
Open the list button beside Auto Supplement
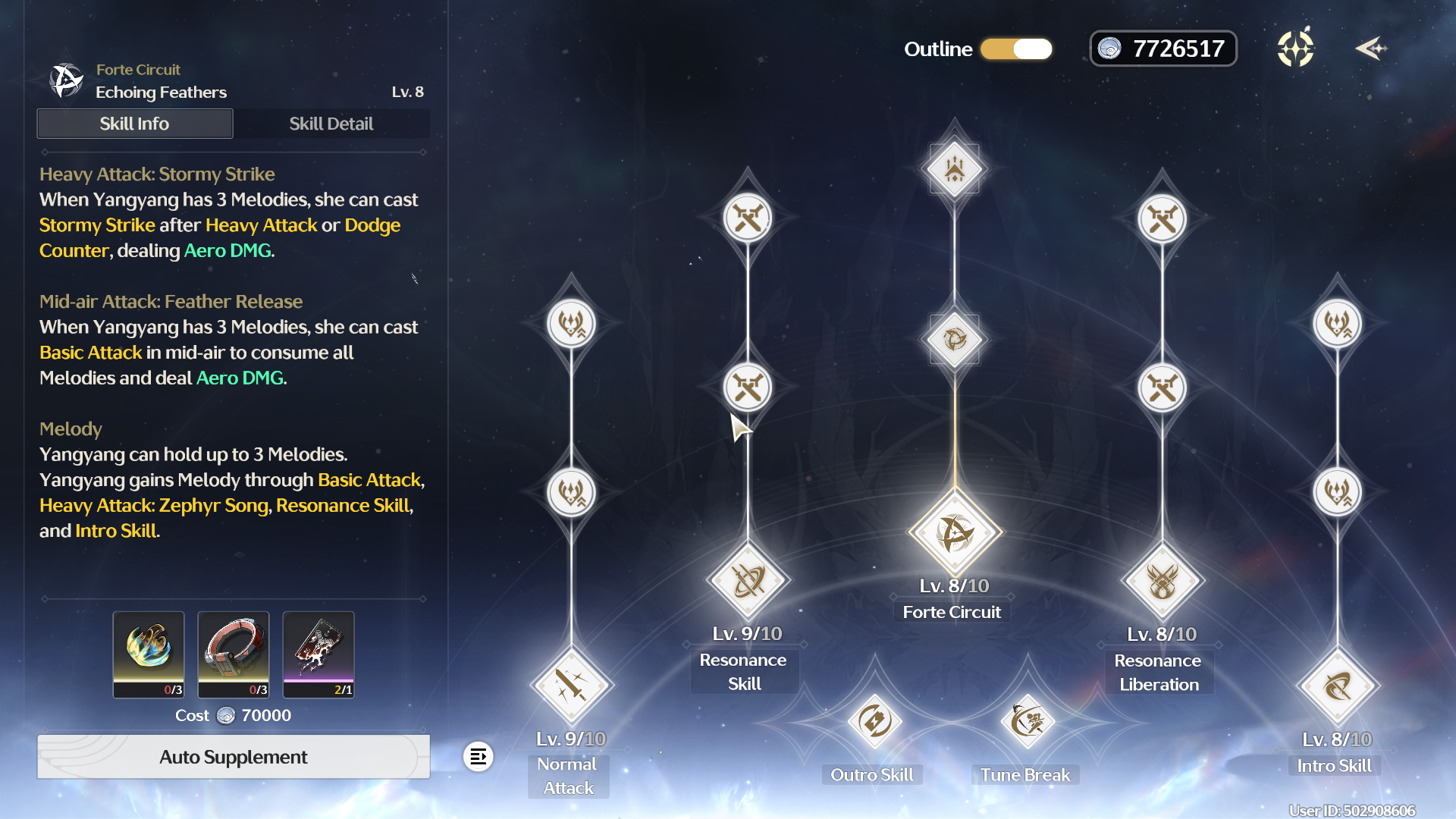click(479, 757)
